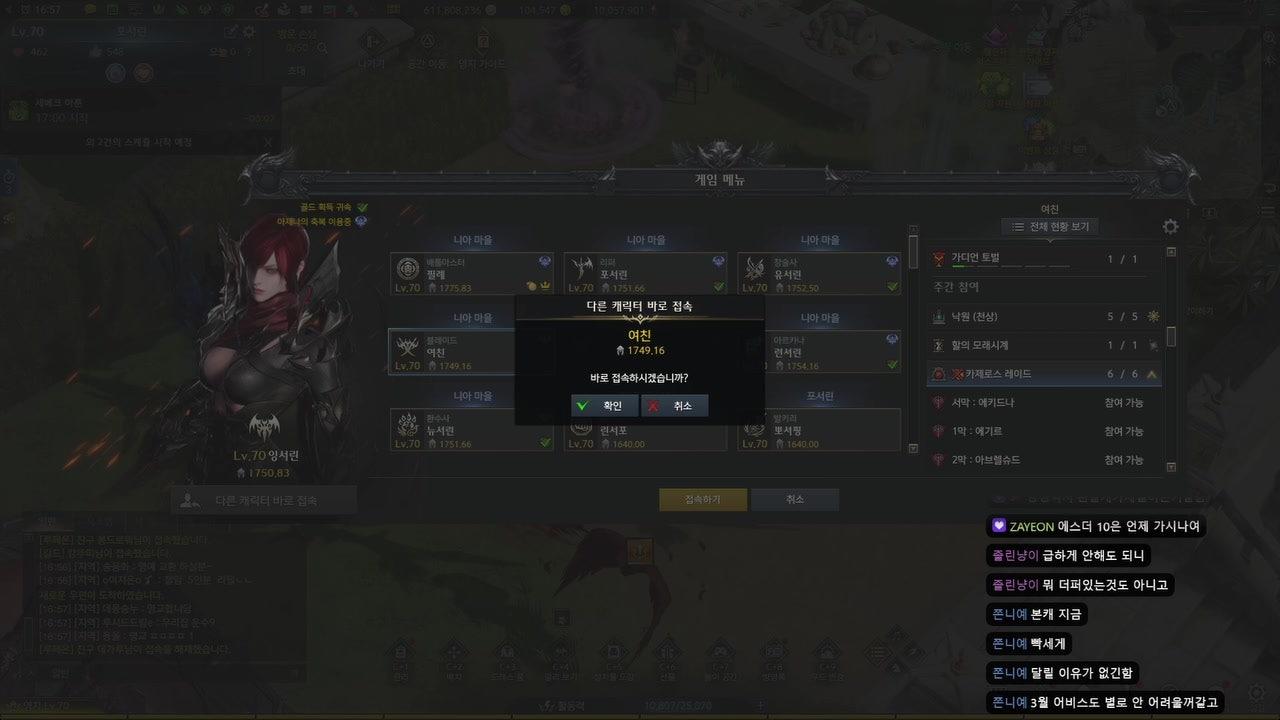Confirm the connection with the 확인 button

click(x=605, y=405)
